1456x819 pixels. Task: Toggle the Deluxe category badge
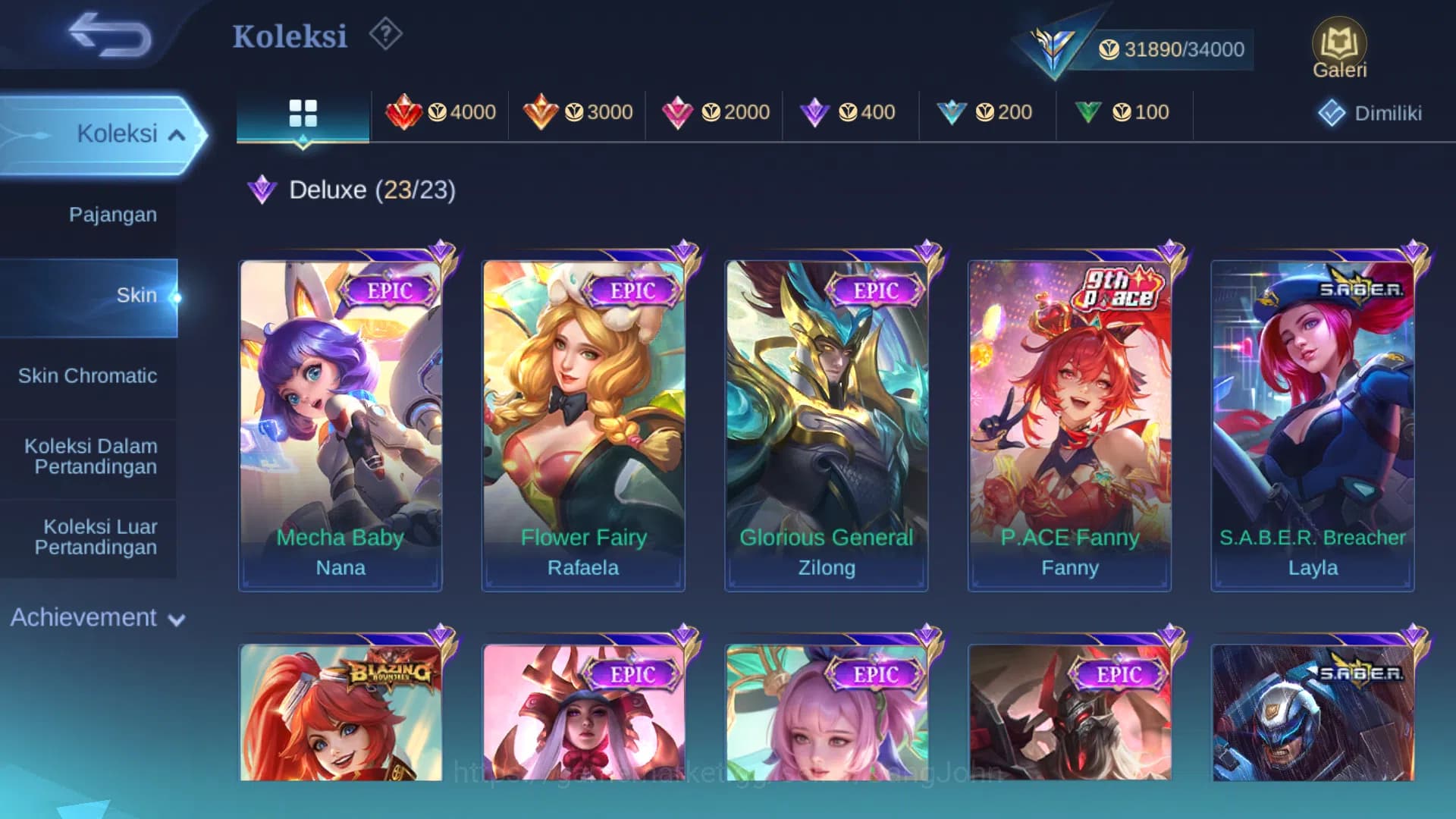(263, 190)
